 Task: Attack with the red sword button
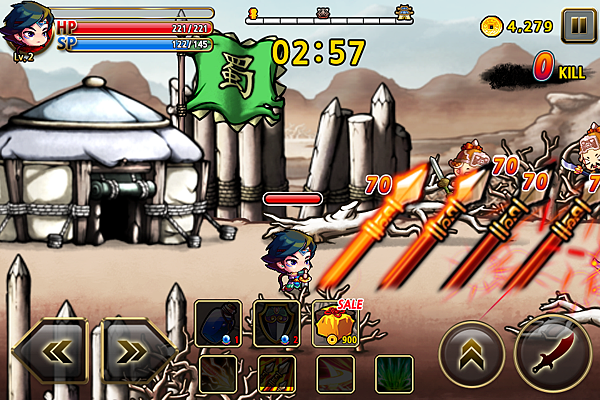tap(553, 352)
